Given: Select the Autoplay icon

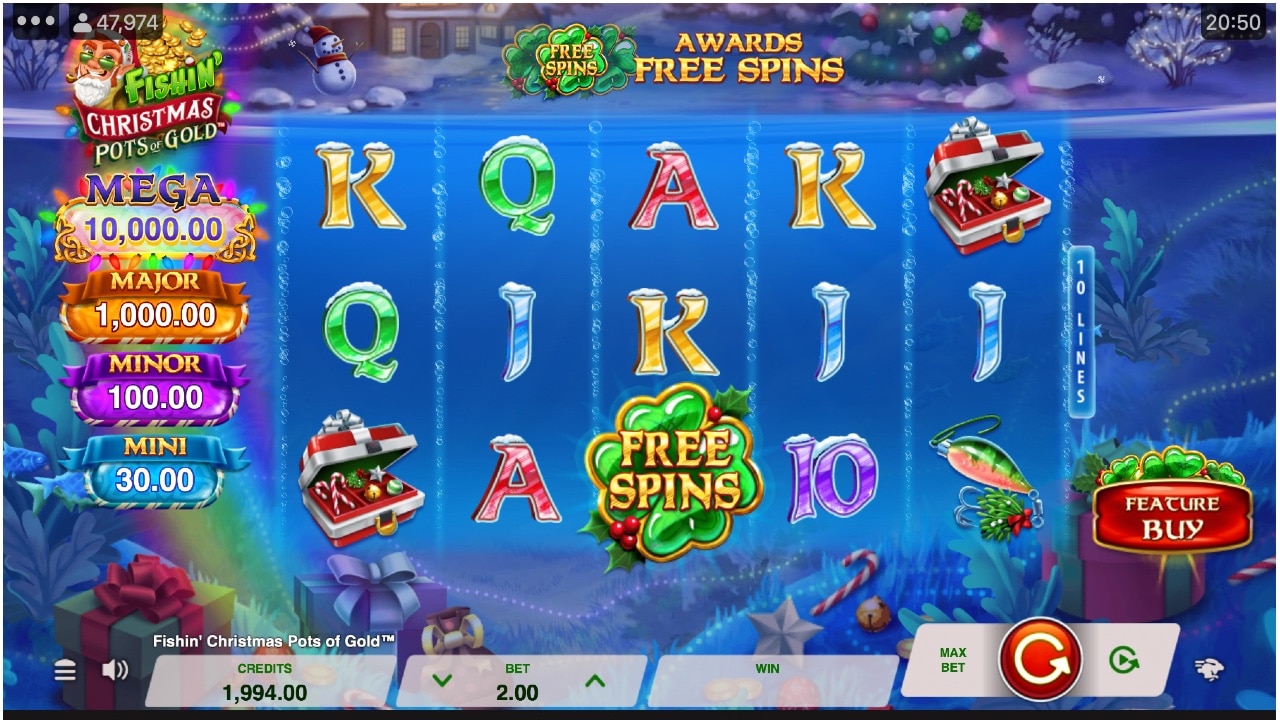Looking at the screenshot, I should (1124, 658).
